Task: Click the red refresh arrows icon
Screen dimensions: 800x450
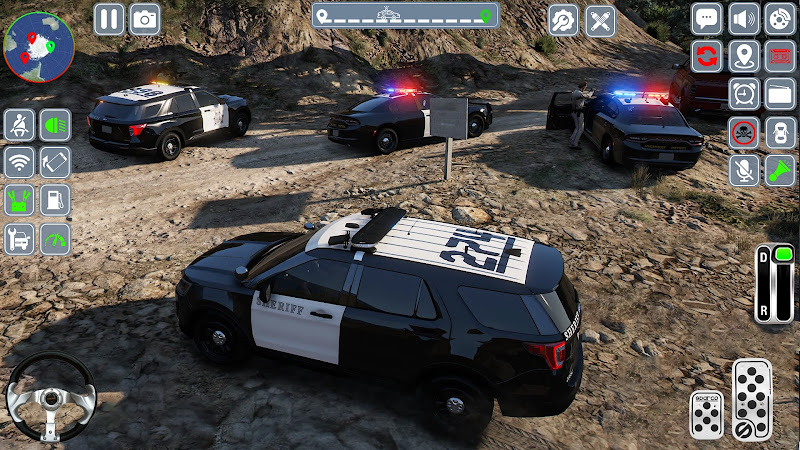Action: (x=707, y=56)
